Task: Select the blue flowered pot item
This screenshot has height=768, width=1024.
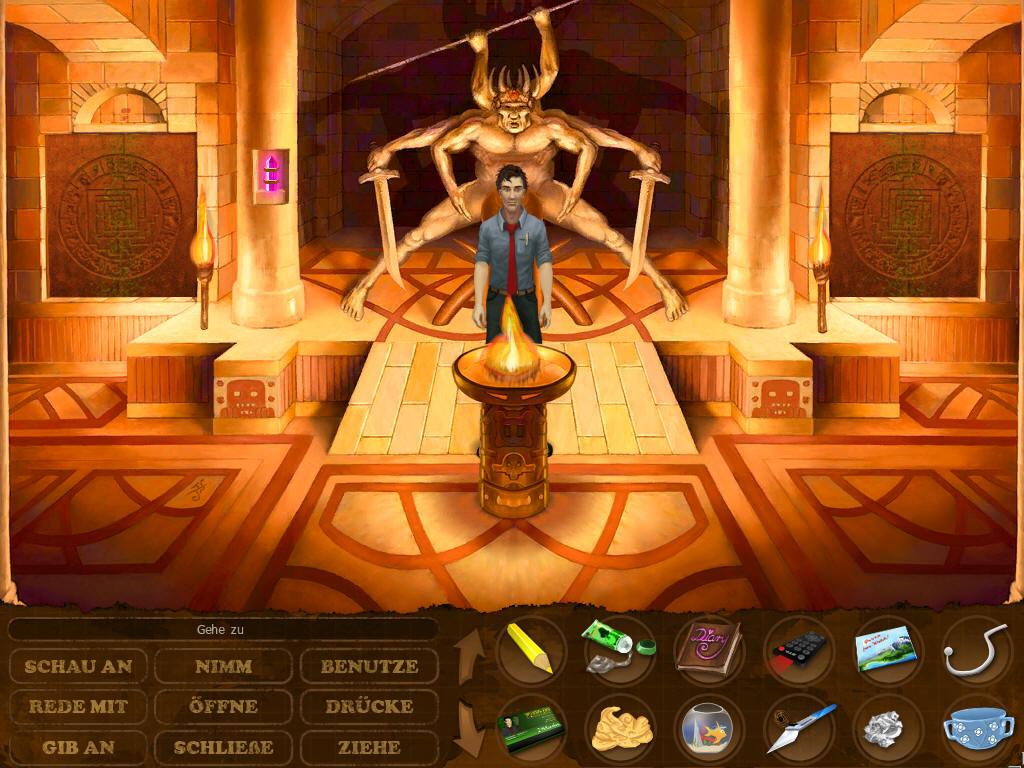Action: tap(976, 730)
